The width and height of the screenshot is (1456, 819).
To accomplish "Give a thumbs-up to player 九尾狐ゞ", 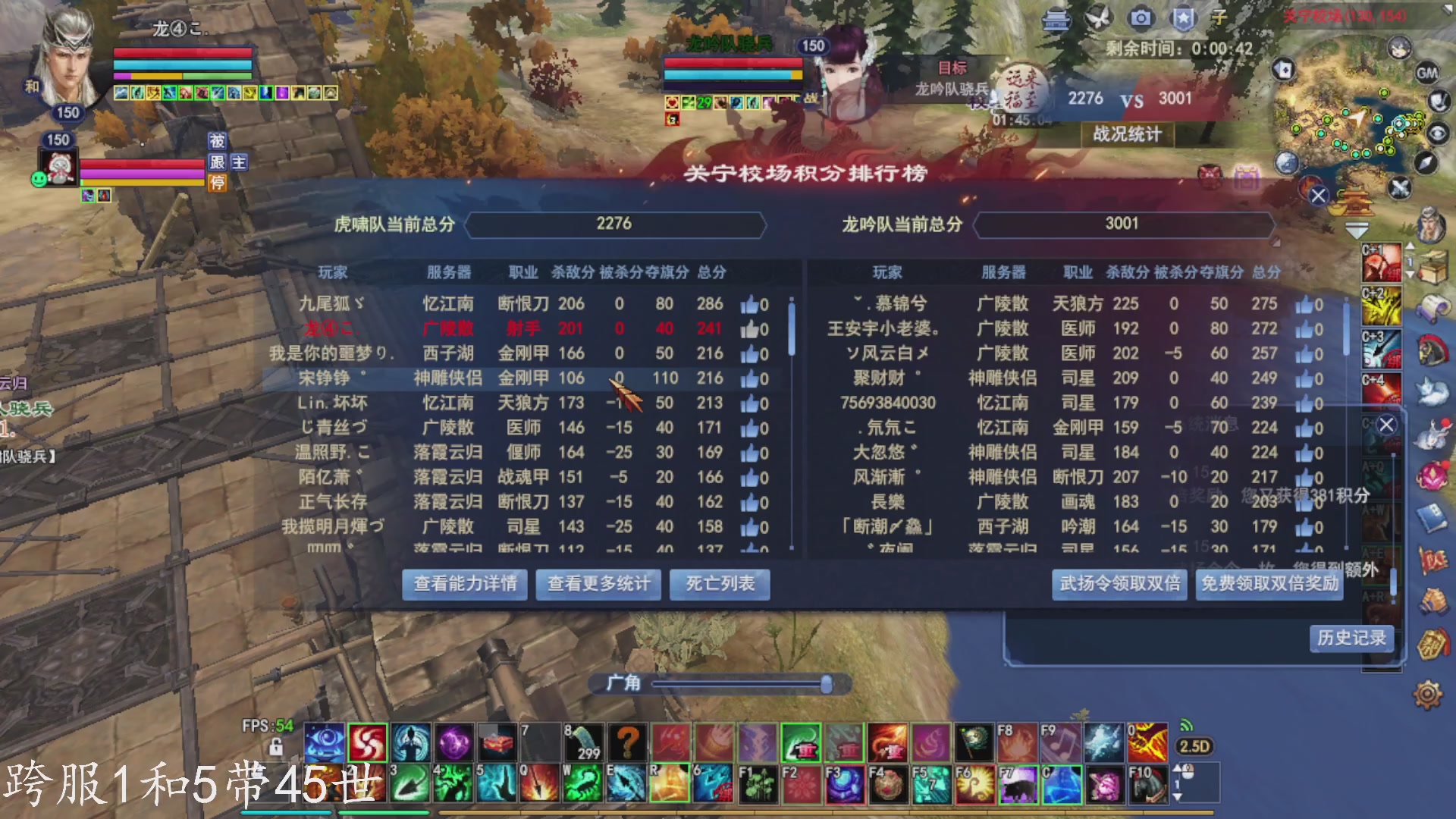I will (x=749, y=304).
